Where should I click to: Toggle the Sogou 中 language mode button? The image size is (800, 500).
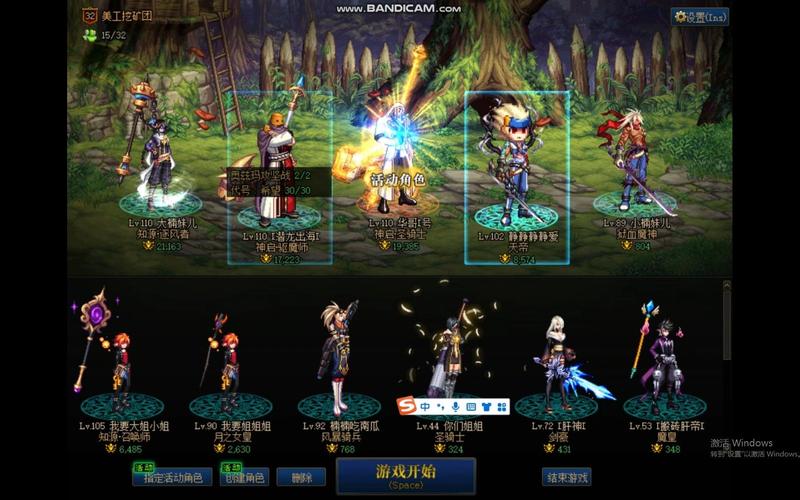424,407
